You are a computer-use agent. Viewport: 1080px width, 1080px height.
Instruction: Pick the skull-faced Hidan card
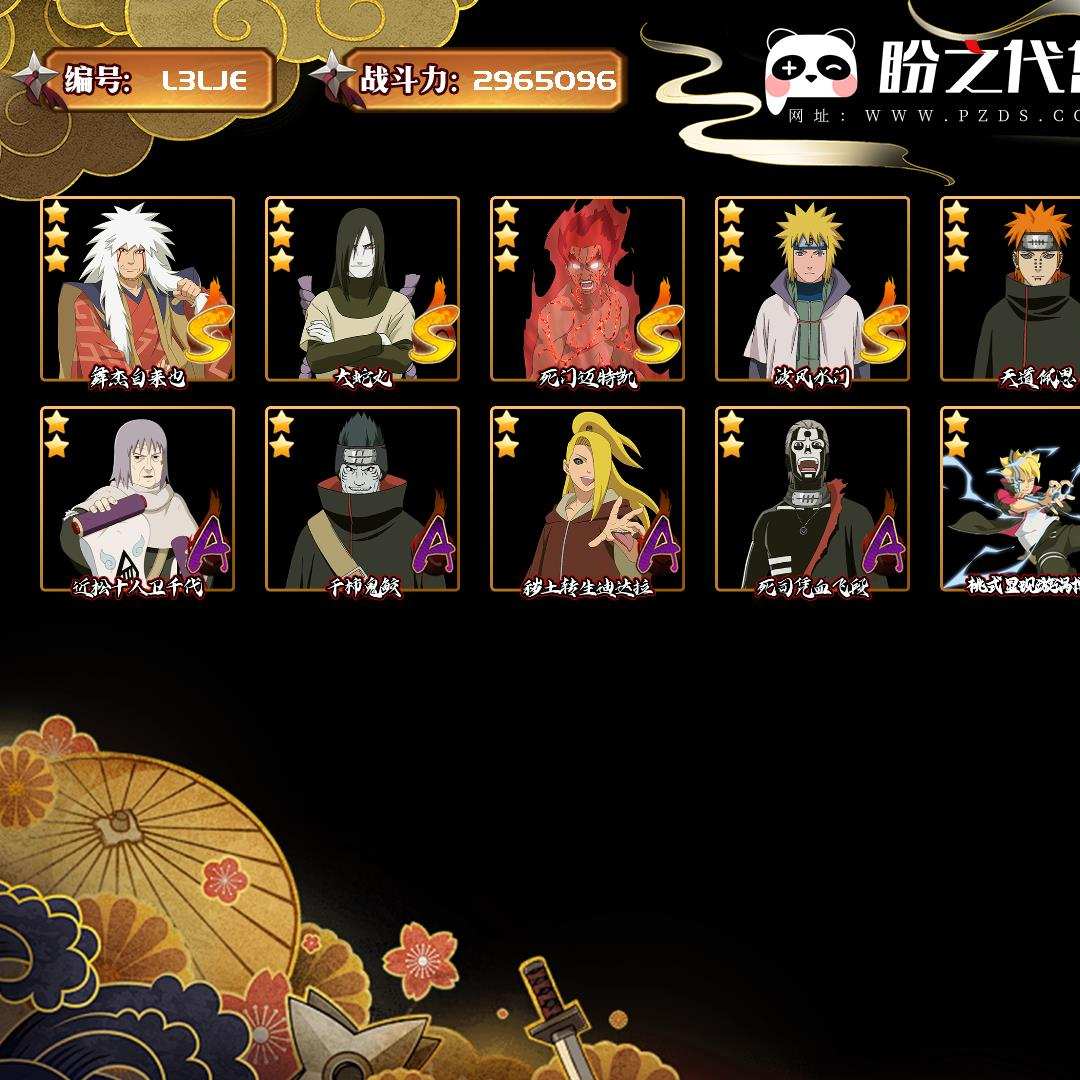(x=812, y=499)
